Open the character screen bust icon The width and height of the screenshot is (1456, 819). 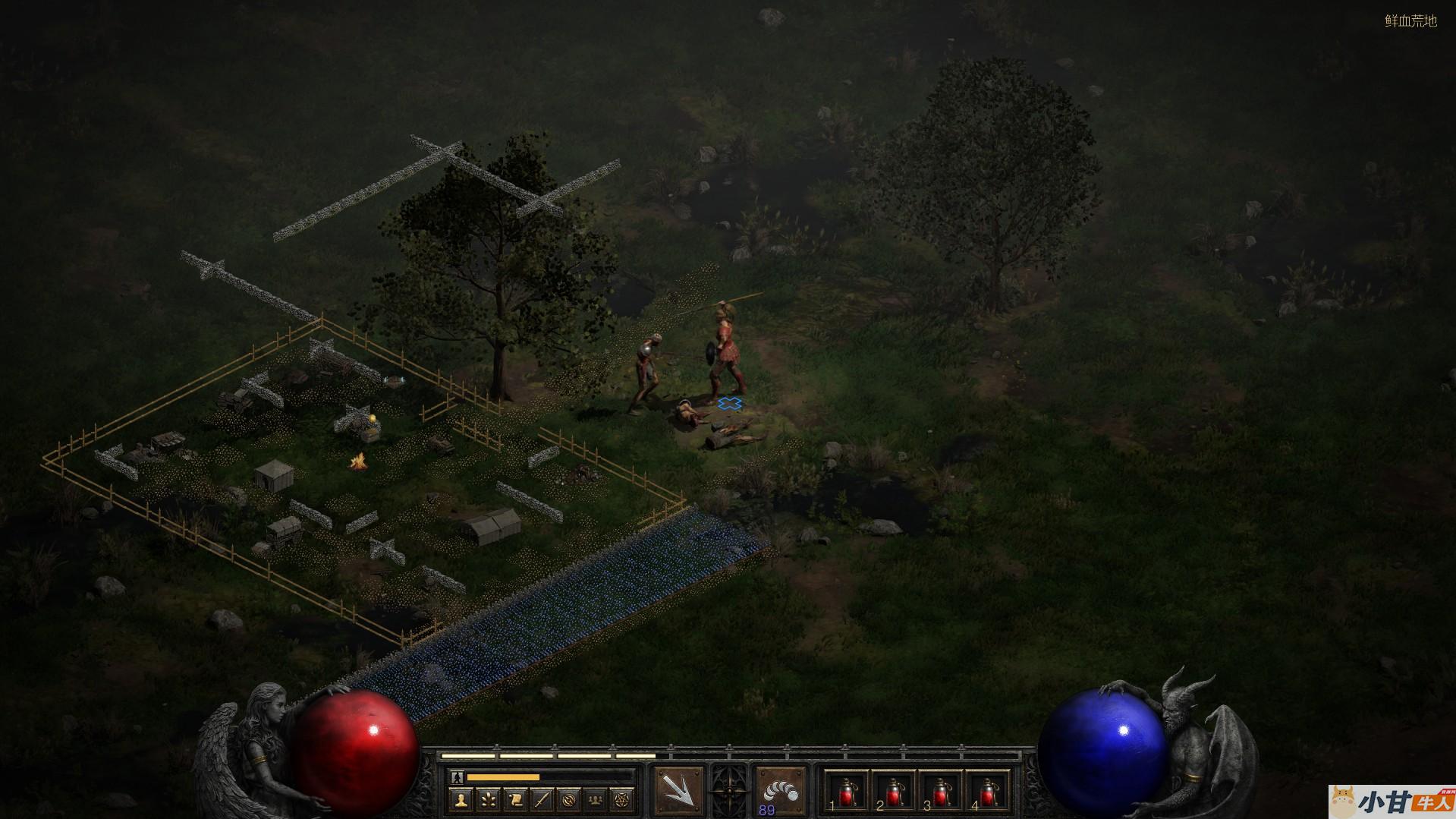[460, 799]
